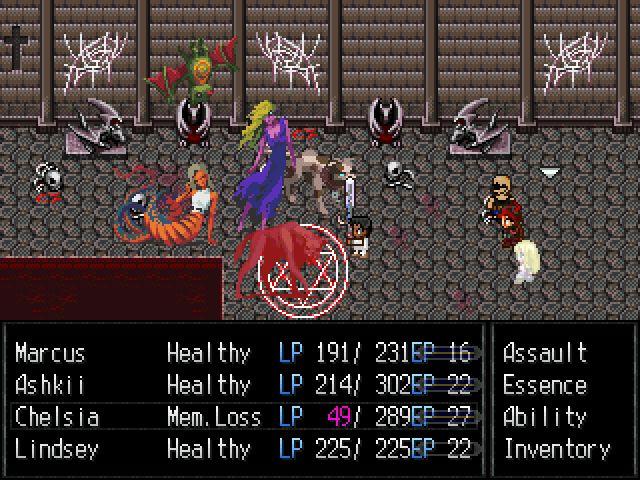Highlight Chelsia's row with Mem.Loss status
This screenshot has width=640, height=480.
[56, 417]
